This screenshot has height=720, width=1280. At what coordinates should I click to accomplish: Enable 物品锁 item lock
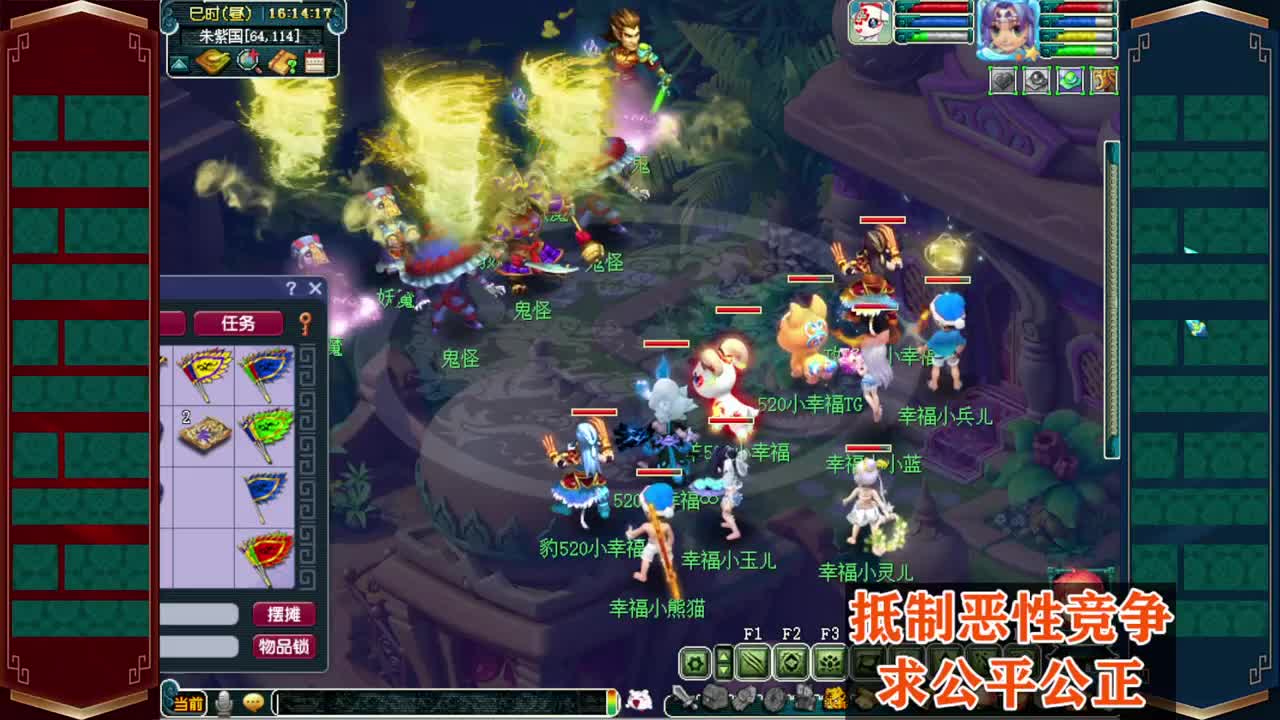[x=283, y=645]
